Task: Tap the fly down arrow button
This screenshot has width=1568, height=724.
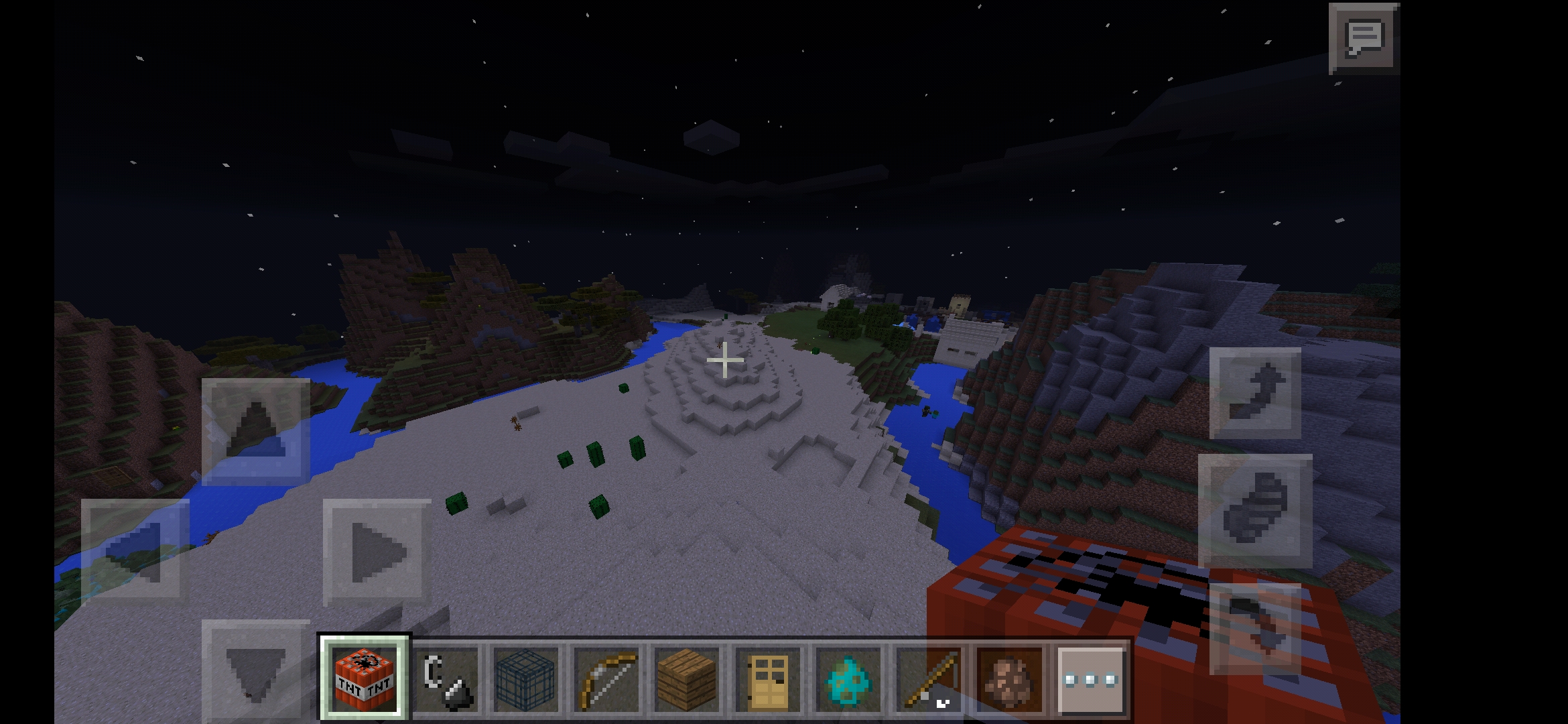Action: tap(1255, 628)
